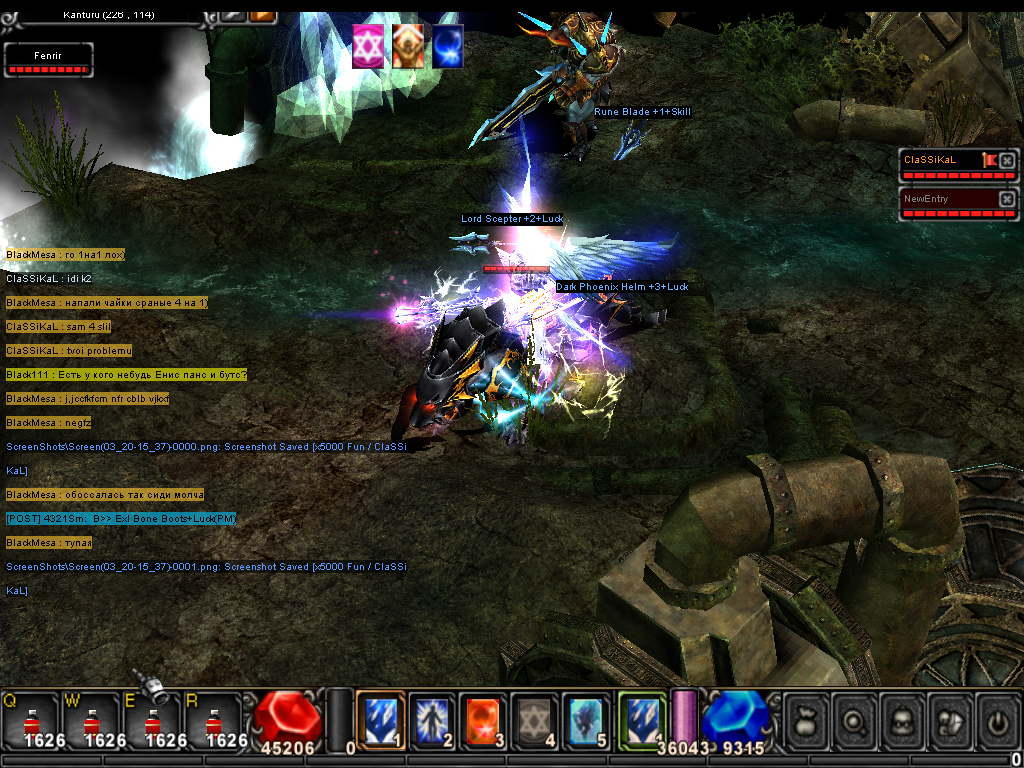The image size is (1024, 768).
Task: Select skill slot 2 with the glowing figure
Action: 432,720
